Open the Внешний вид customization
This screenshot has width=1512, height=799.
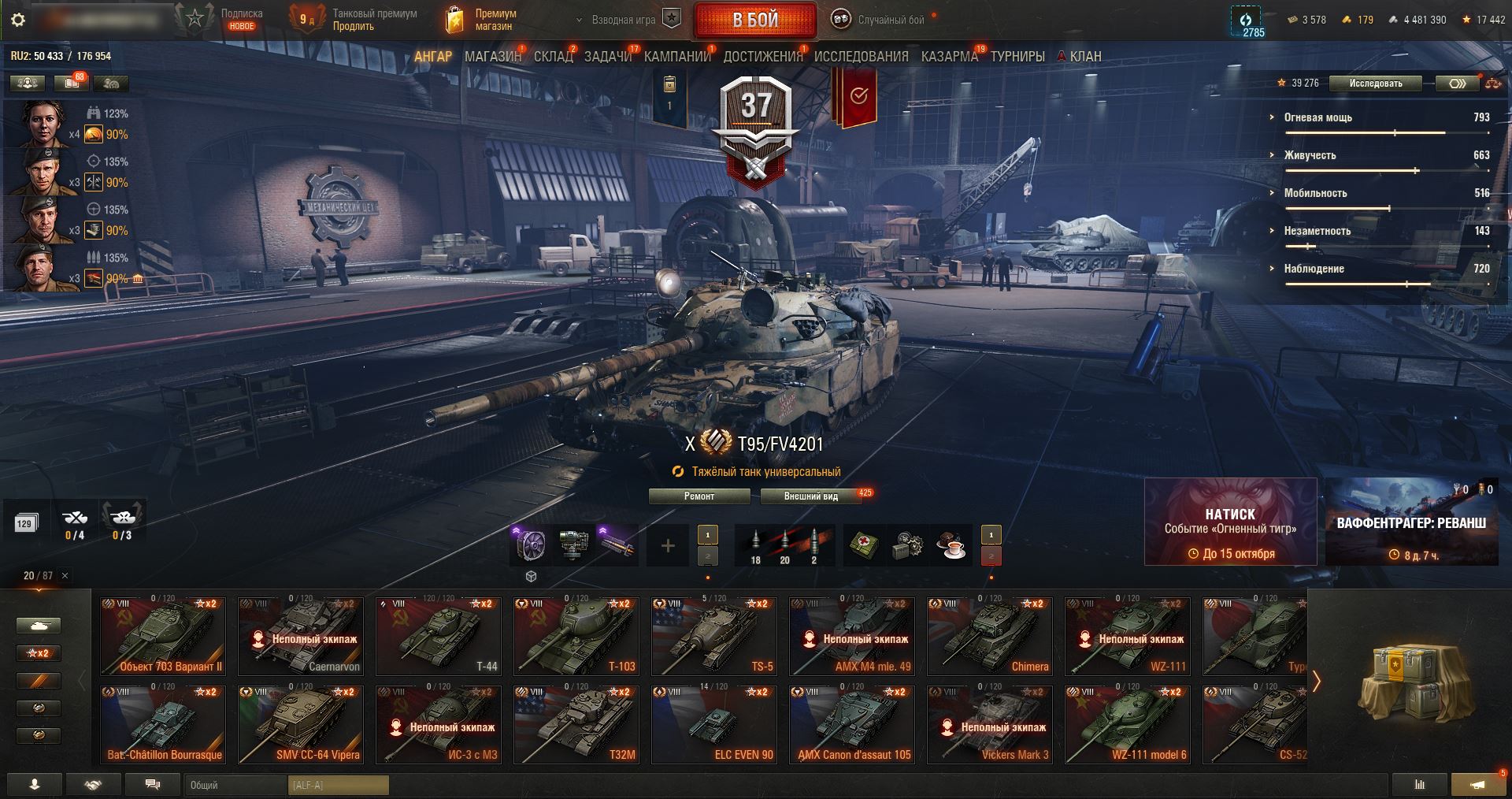pyautogui.click(x=811, y=496)
